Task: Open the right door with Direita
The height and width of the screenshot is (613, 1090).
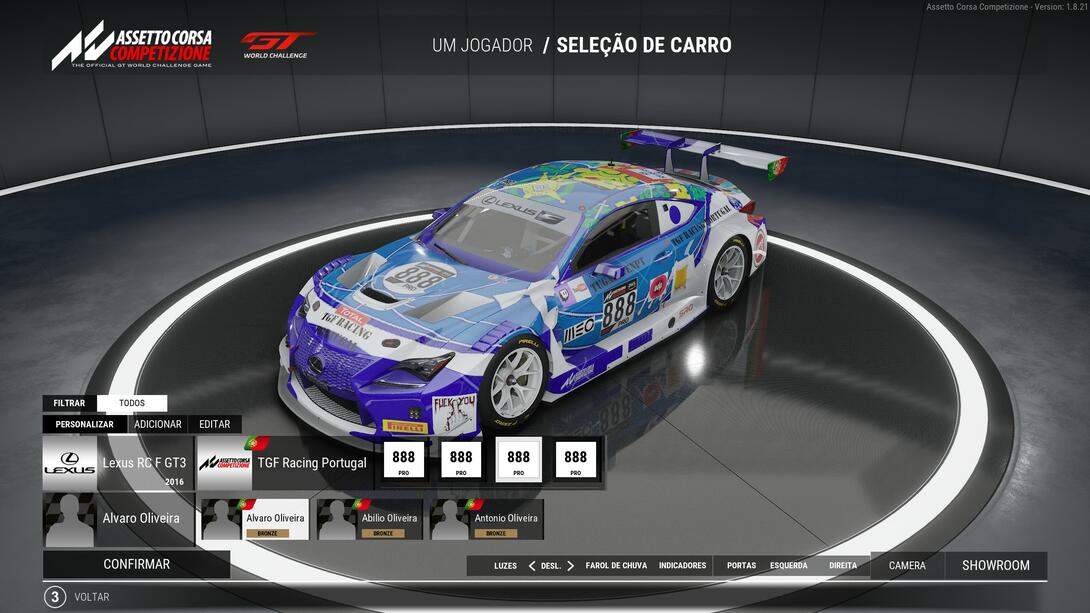Action: point(843,566)
